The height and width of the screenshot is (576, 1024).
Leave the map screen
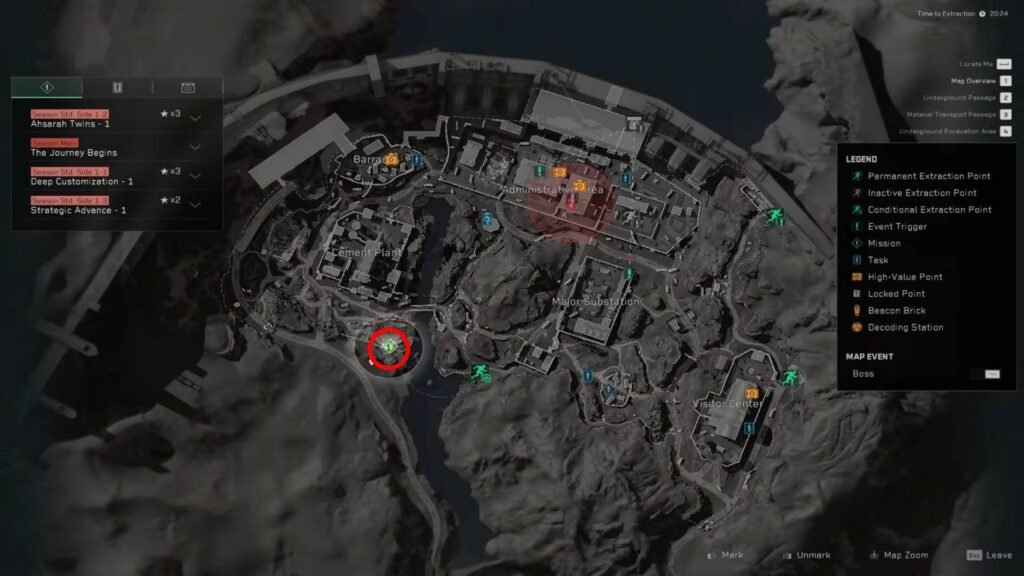(988, 555)
